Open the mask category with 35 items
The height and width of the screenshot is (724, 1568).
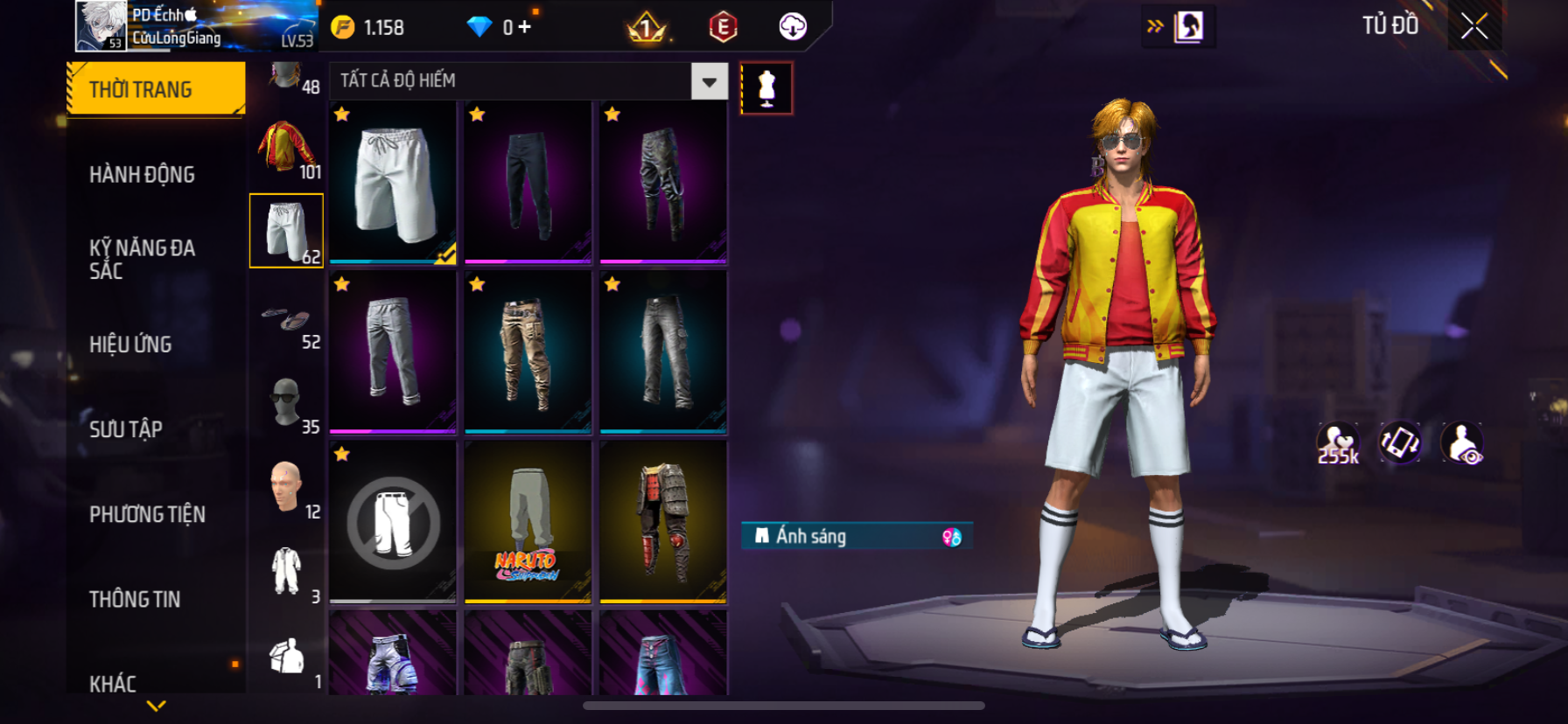point(286,402)
